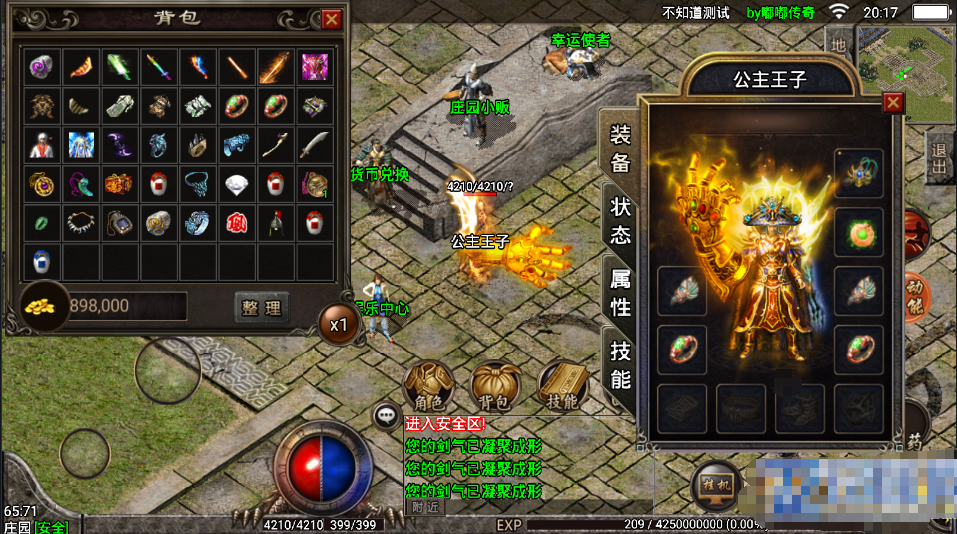
Task: Toggle the 挂机 auto-battle button
Action: click(716, 484)
